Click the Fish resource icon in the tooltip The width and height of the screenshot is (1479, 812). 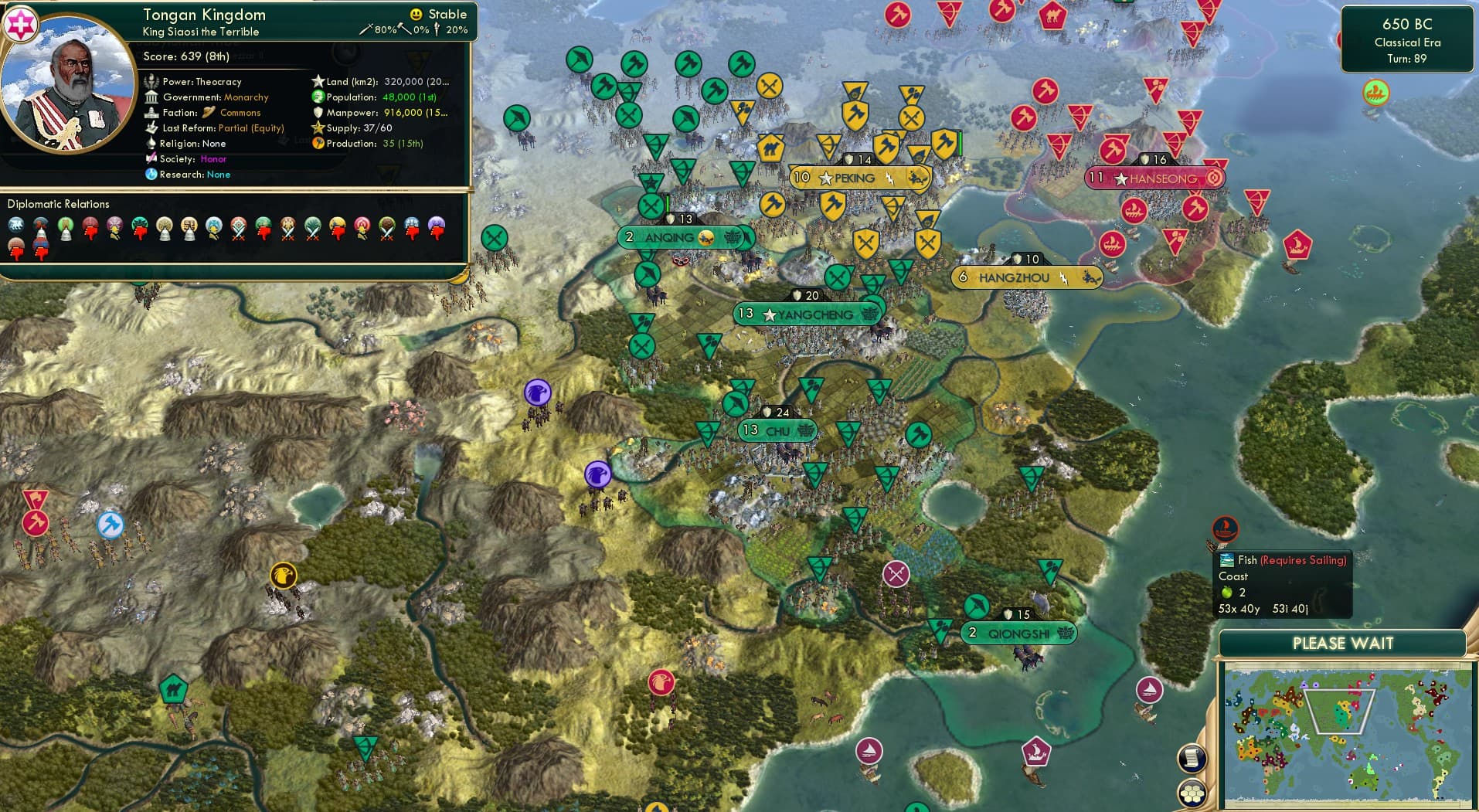(x=1226, y=559)
